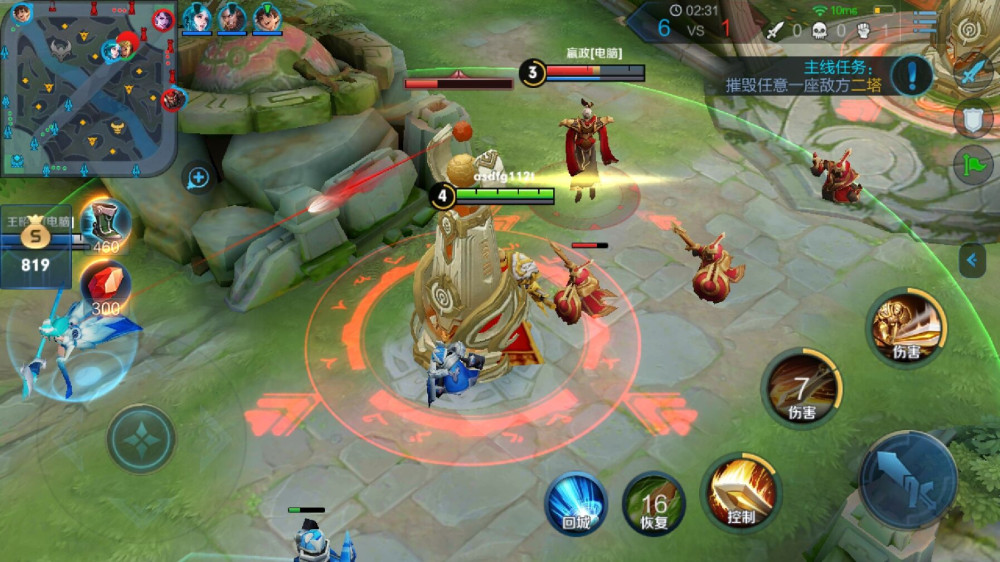Click the camera plus button near minimap
The width and height of the screenshot is (1000, 562).
tap(198, 178)
